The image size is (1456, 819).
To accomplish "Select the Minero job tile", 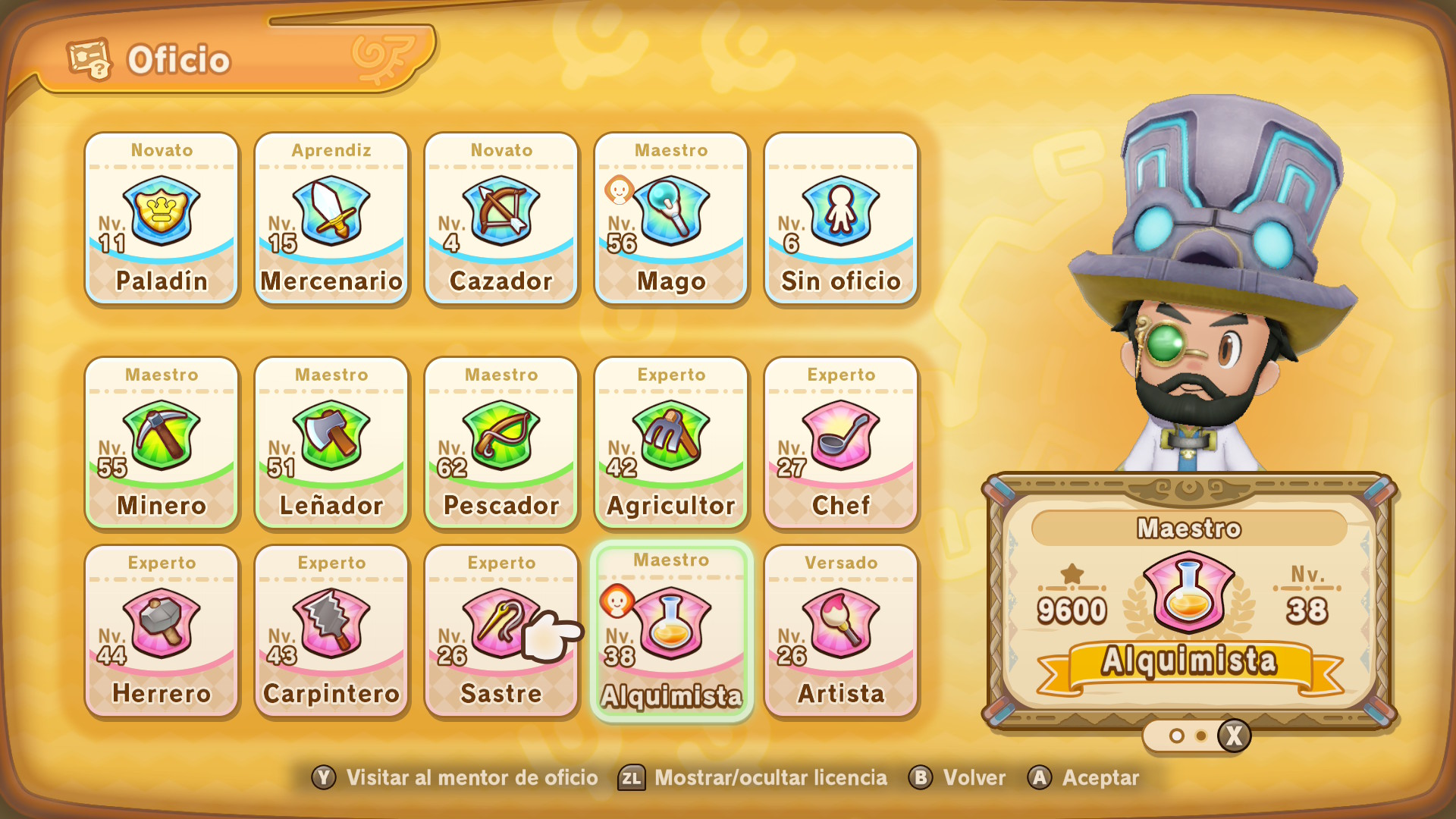I will click(162, 443).
